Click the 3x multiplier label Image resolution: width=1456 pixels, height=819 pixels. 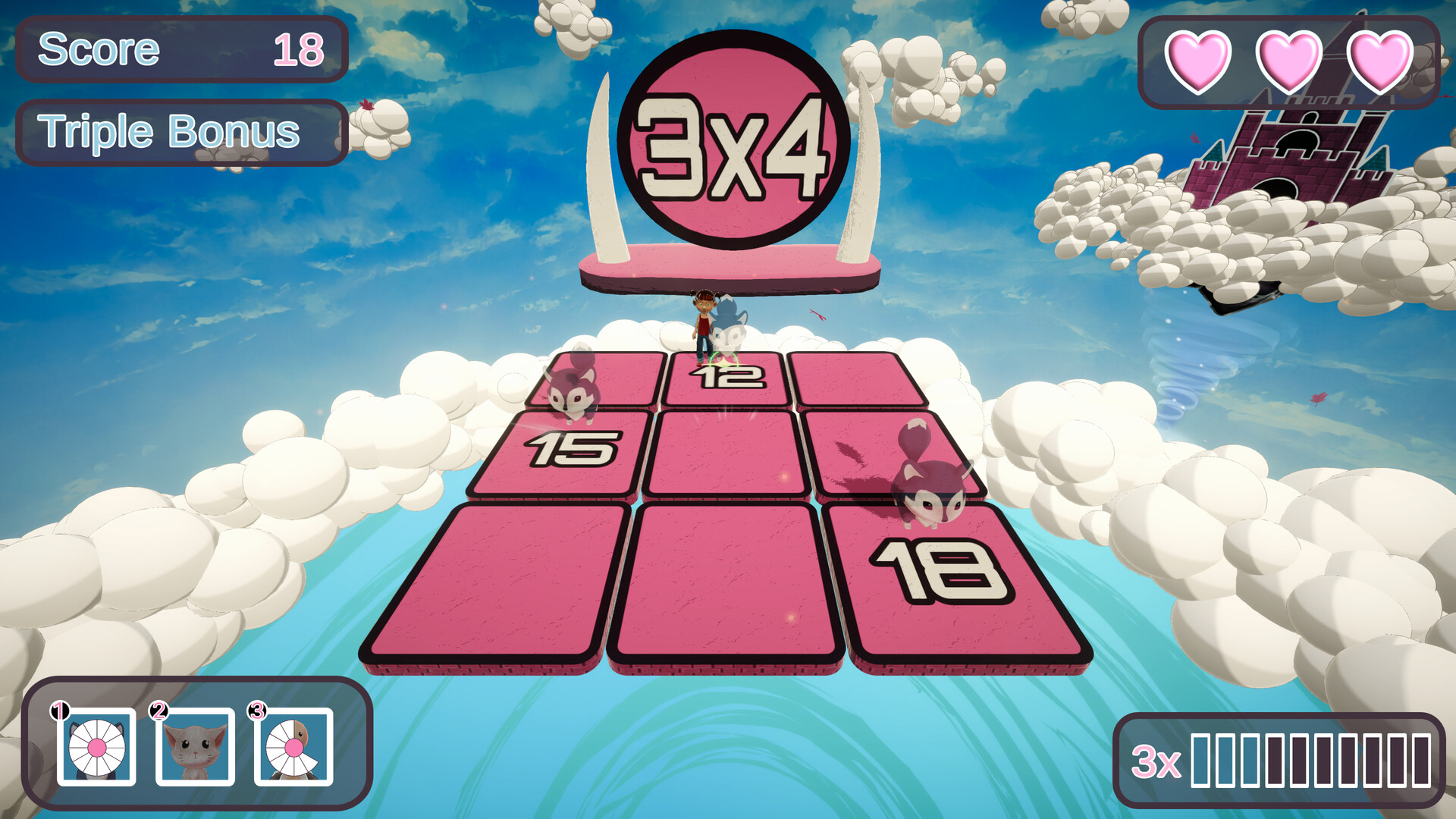(x=1155, y=761)
